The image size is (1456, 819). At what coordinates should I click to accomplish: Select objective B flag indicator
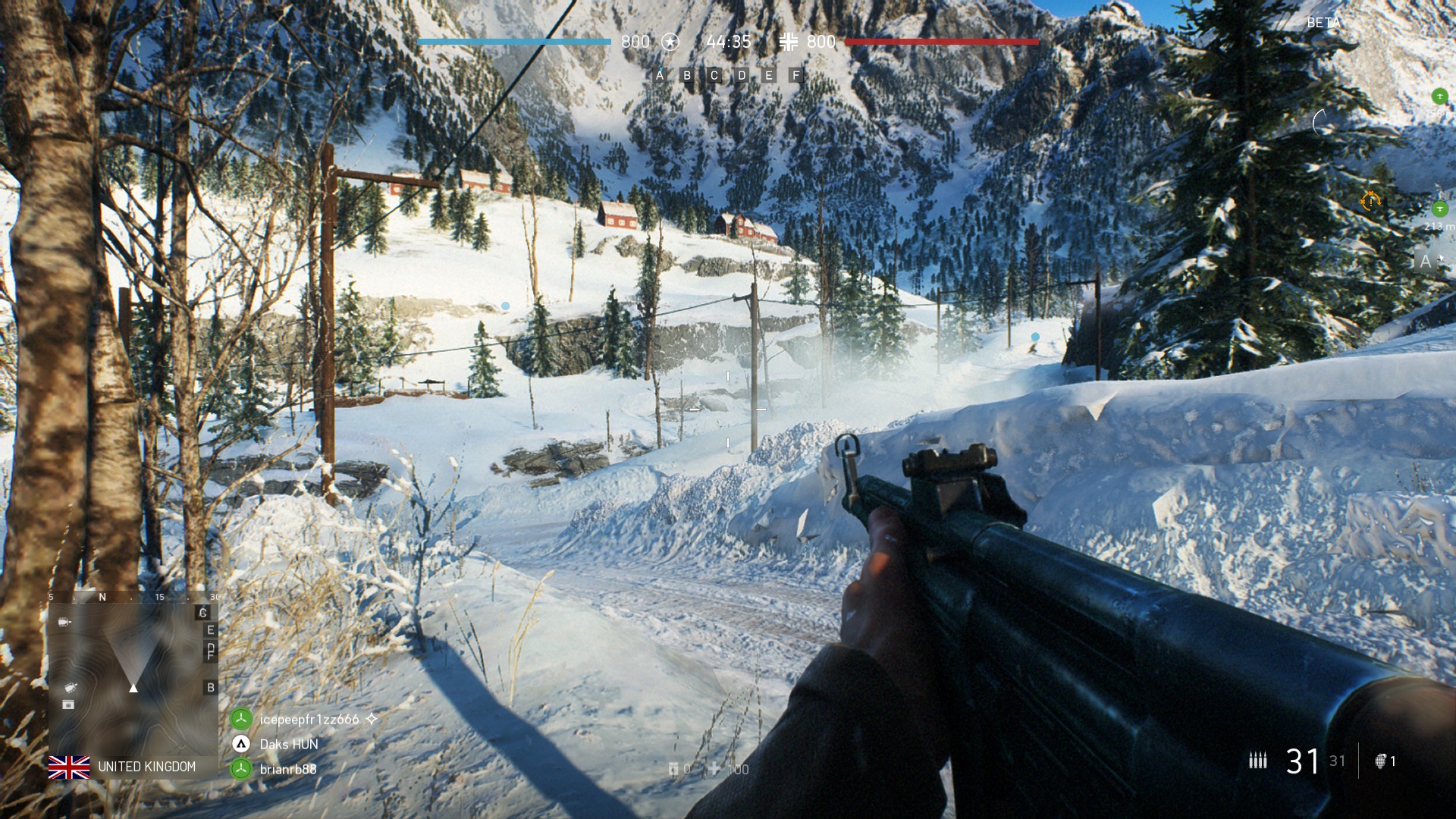687,75
